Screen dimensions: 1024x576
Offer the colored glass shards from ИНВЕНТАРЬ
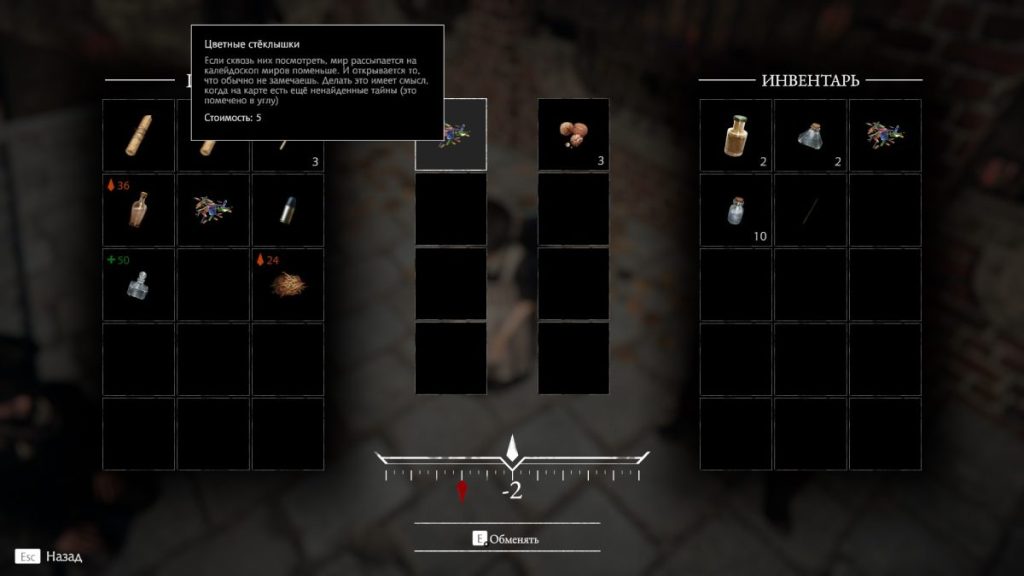pyautogui.click(x=885, y=135)
